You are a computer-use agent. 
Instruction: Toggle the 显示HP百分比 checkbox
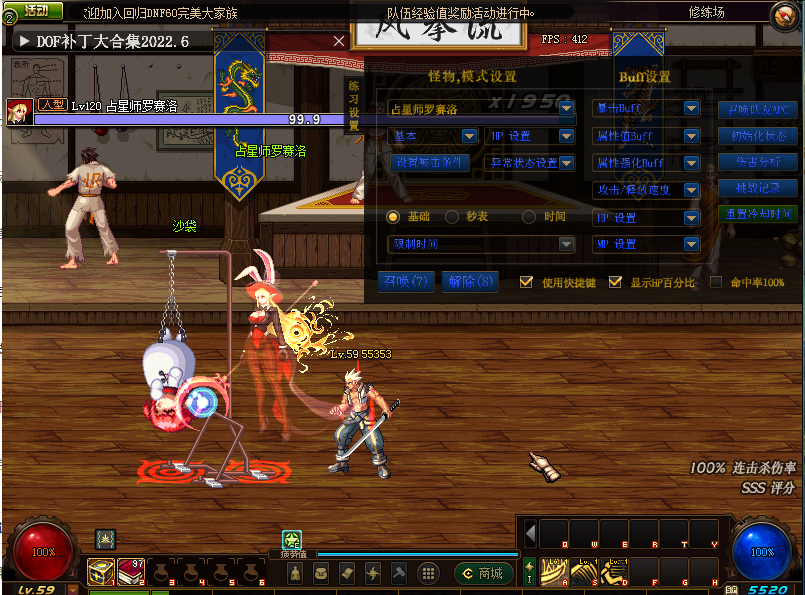(615, 283)
